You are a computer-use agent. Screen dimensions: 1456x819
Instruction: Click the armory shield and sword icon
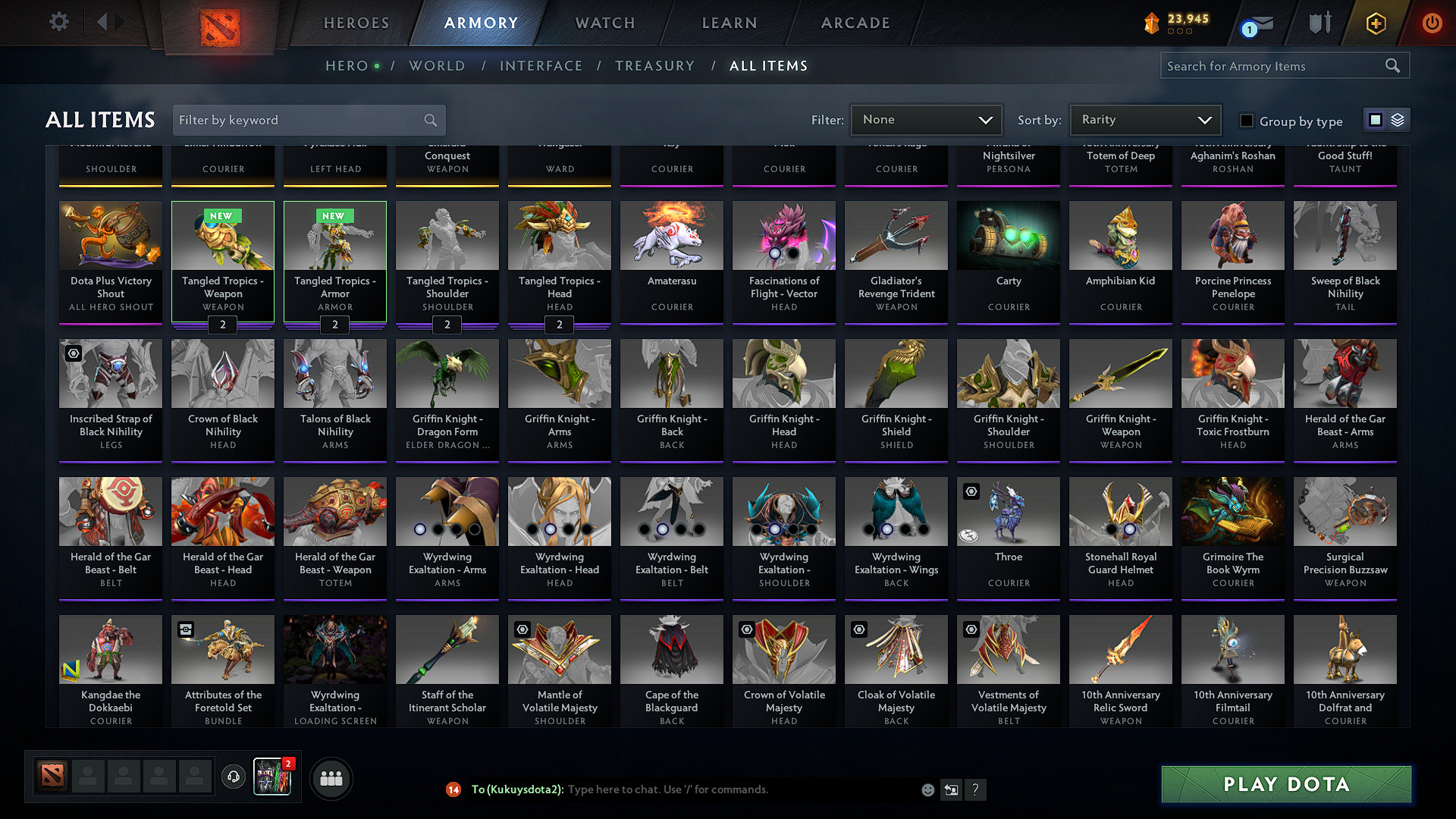[x=1319, y=23]
